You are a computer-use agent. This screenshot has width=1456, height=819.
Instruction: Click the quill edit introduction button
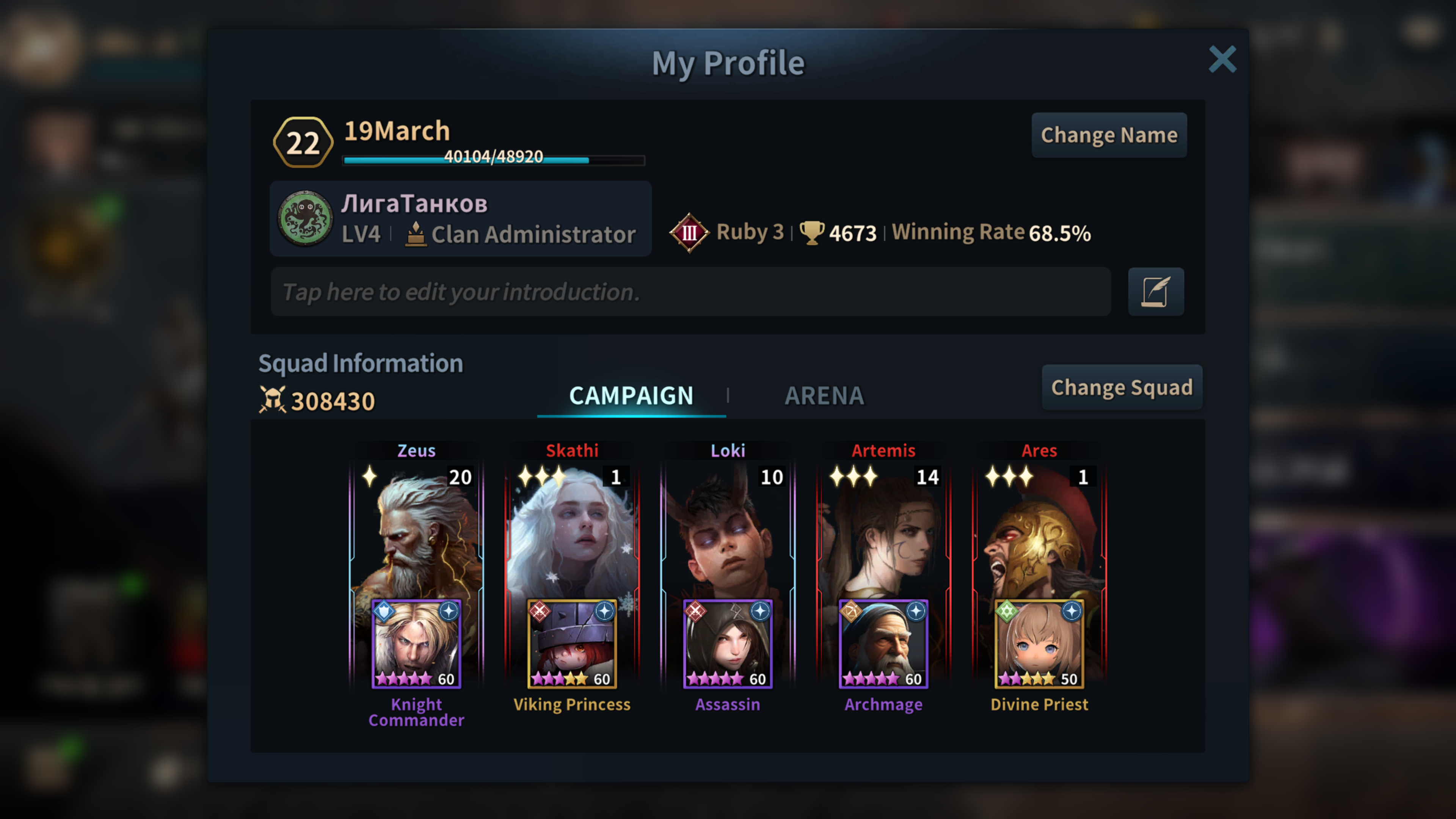pyautogui.click(x=1155, y=292)
